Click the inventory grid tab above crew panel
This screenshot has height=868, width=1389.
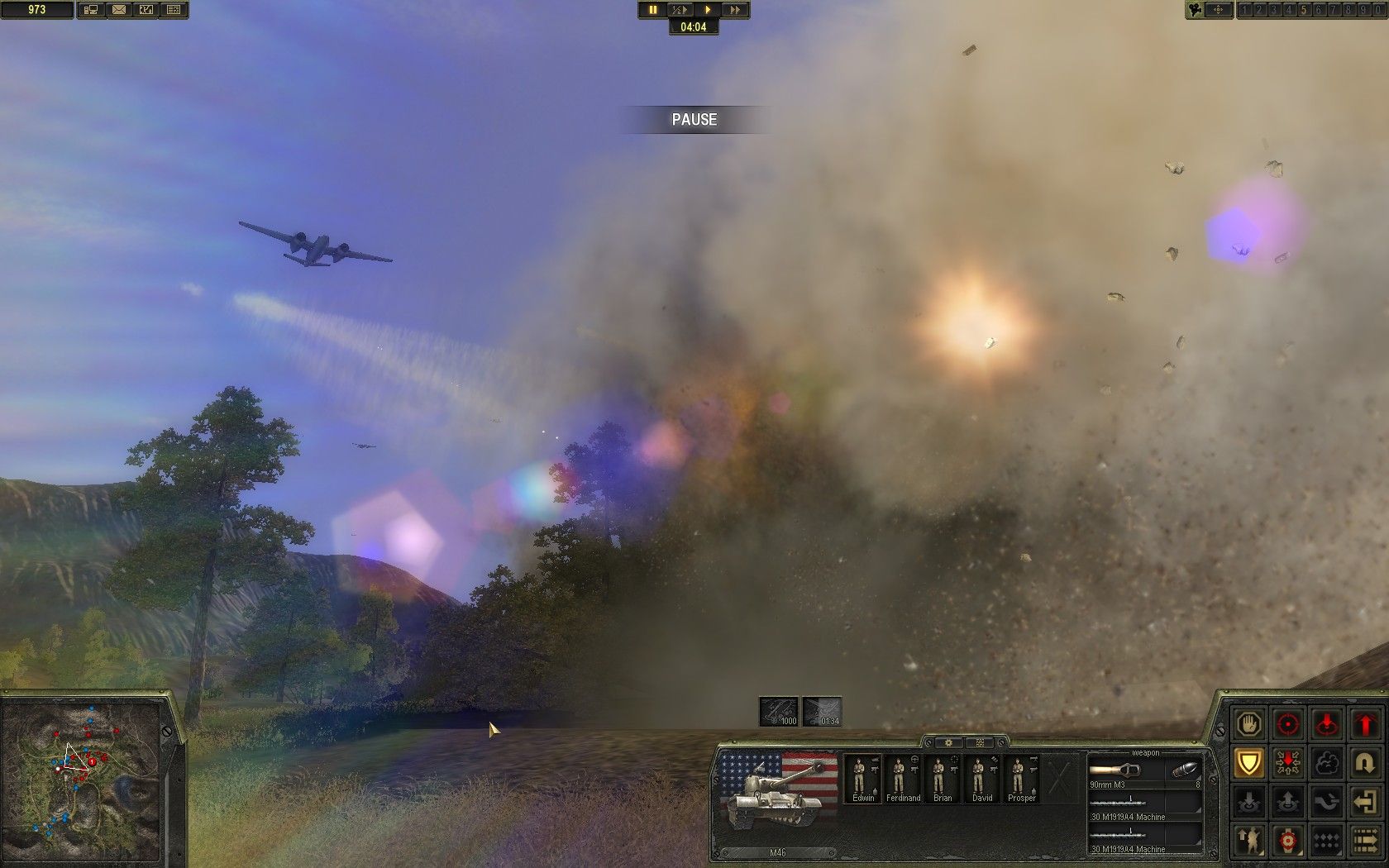point(980,742)
